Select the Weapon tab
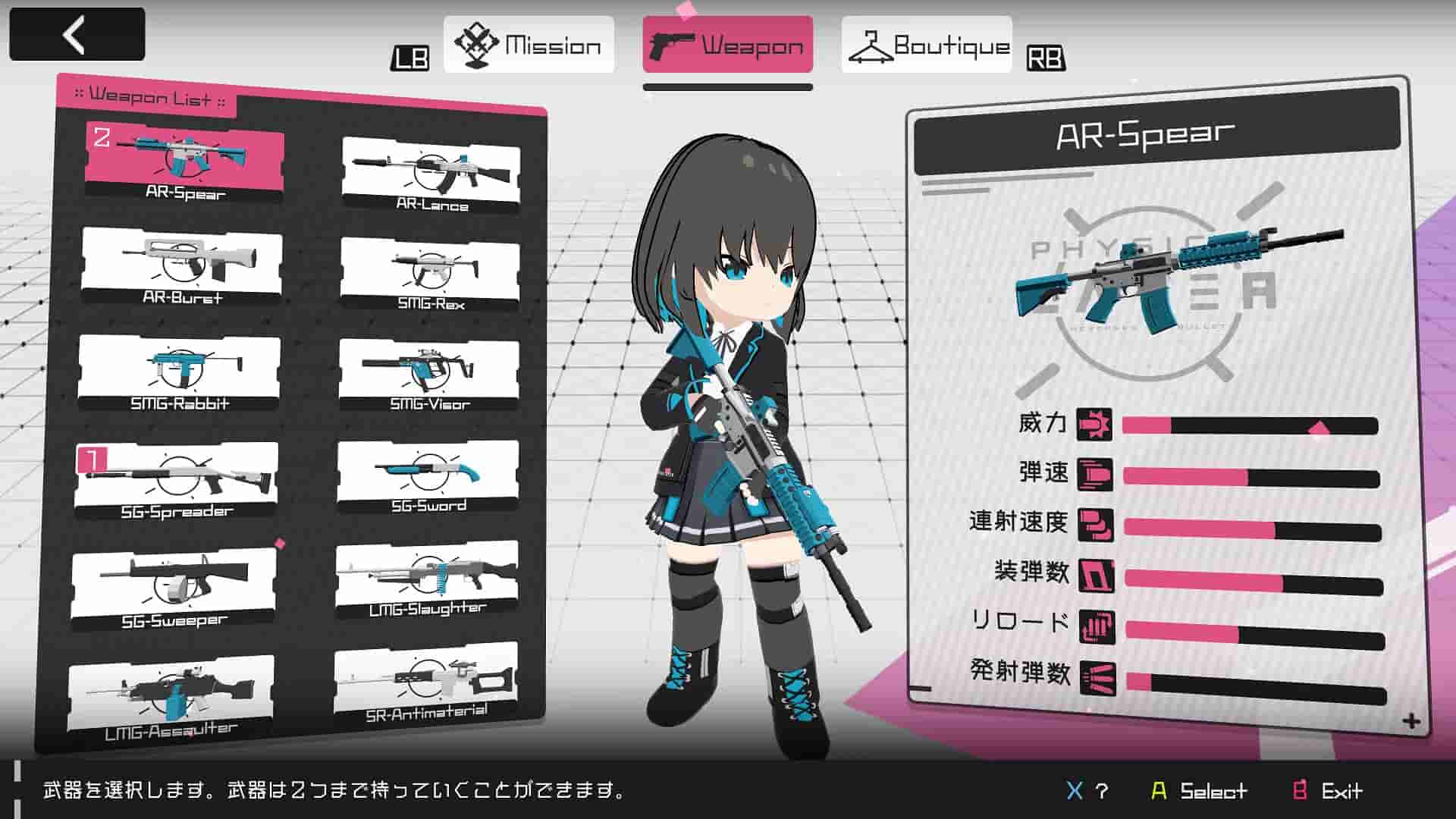Screen dimensions: 1456x819 727,45
